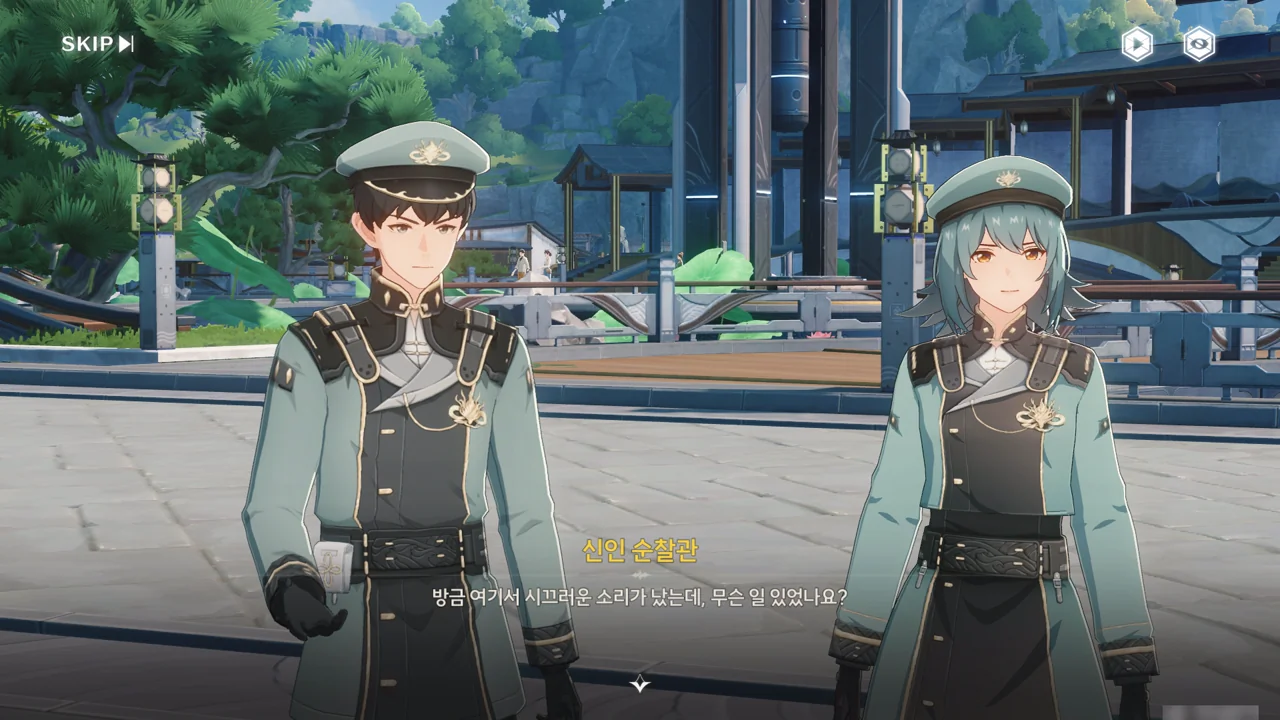Advance dialogue via the diamond continue indicator

pos(640,684)
